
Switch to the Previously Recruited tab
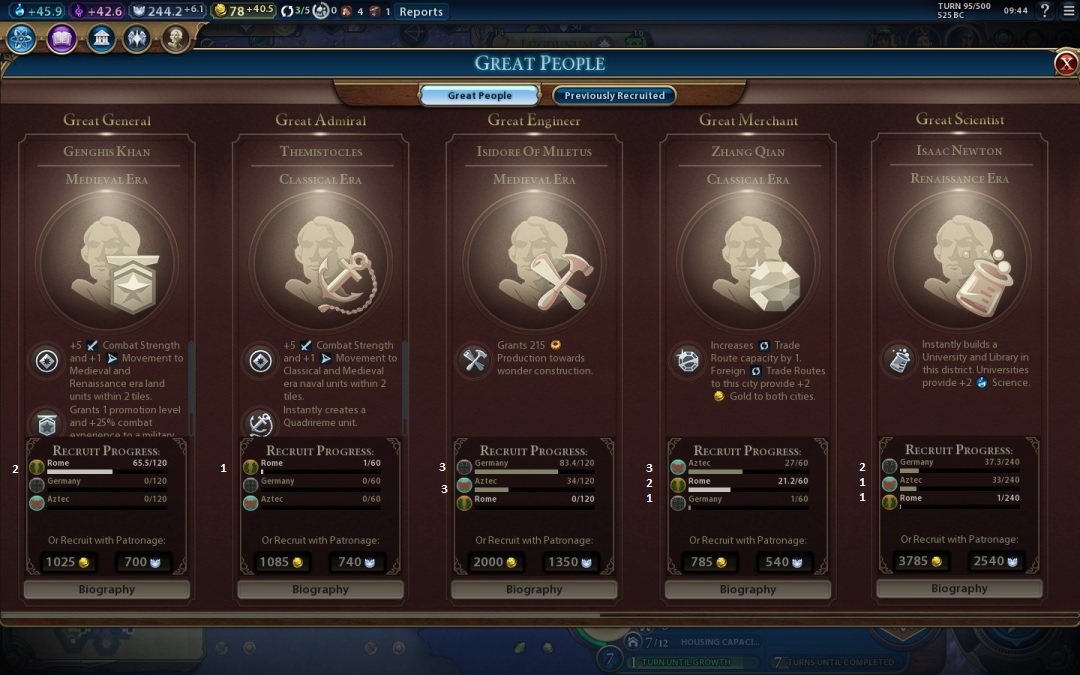pyautogui.click(x=614, y=96)
